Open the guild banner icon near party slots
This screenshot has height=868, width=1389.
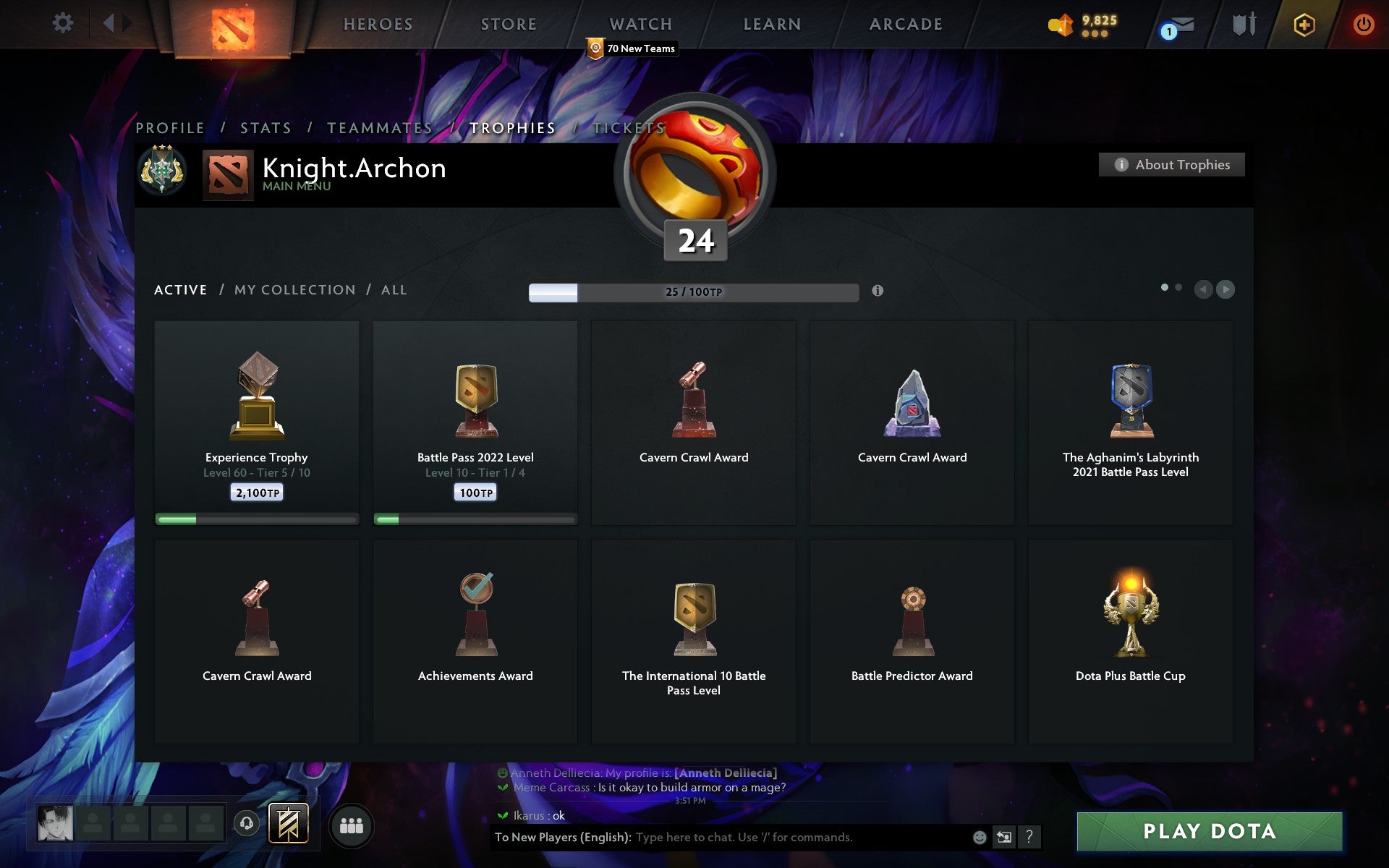[288, 823]
